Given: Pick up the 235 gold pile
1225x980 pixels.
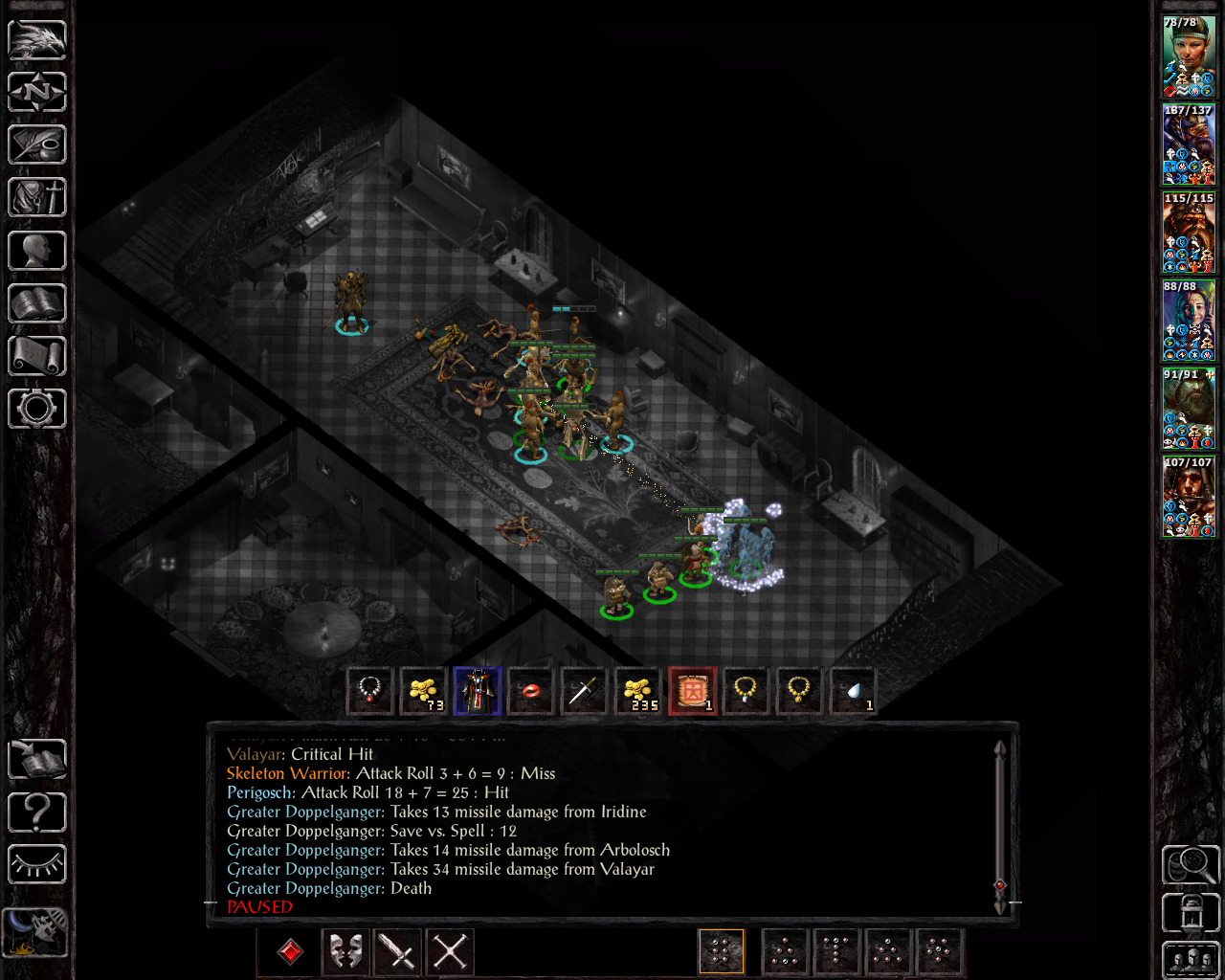Looking at the screenshot, I should pyautogui.click(x=638, y=691).
